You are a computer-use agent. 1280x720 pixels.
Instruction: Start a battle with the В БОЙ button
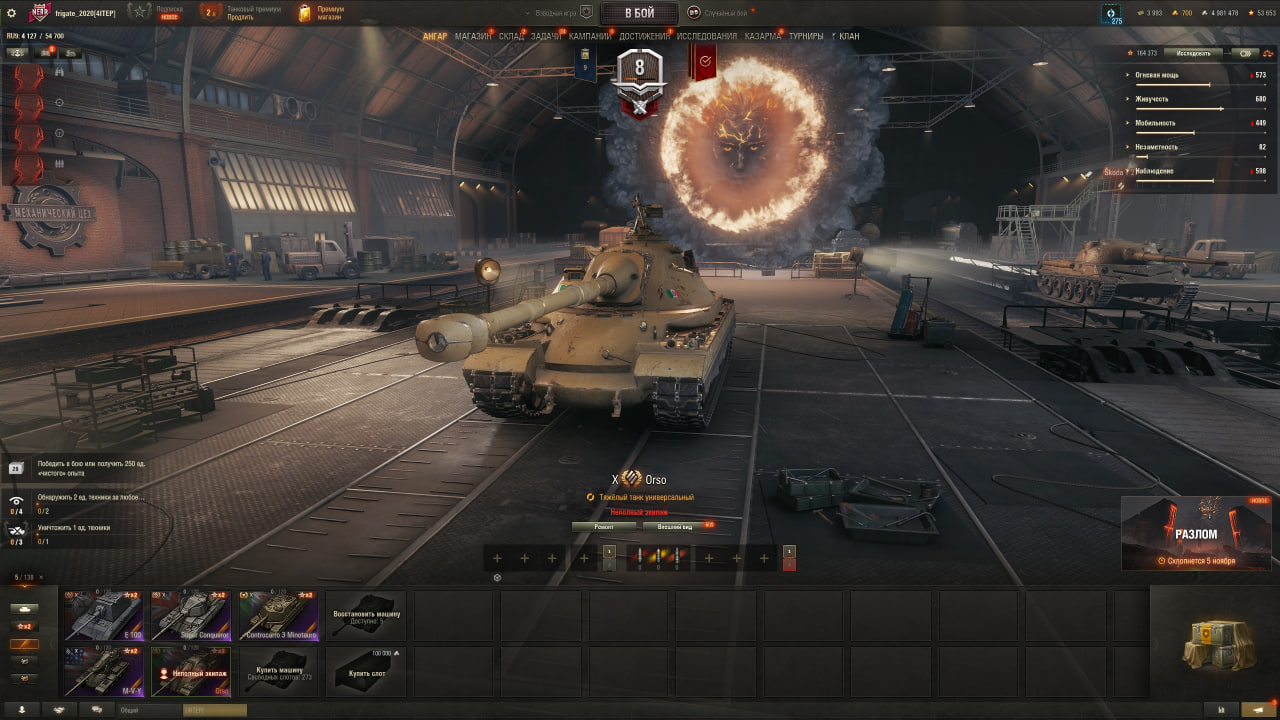(639, 13)
